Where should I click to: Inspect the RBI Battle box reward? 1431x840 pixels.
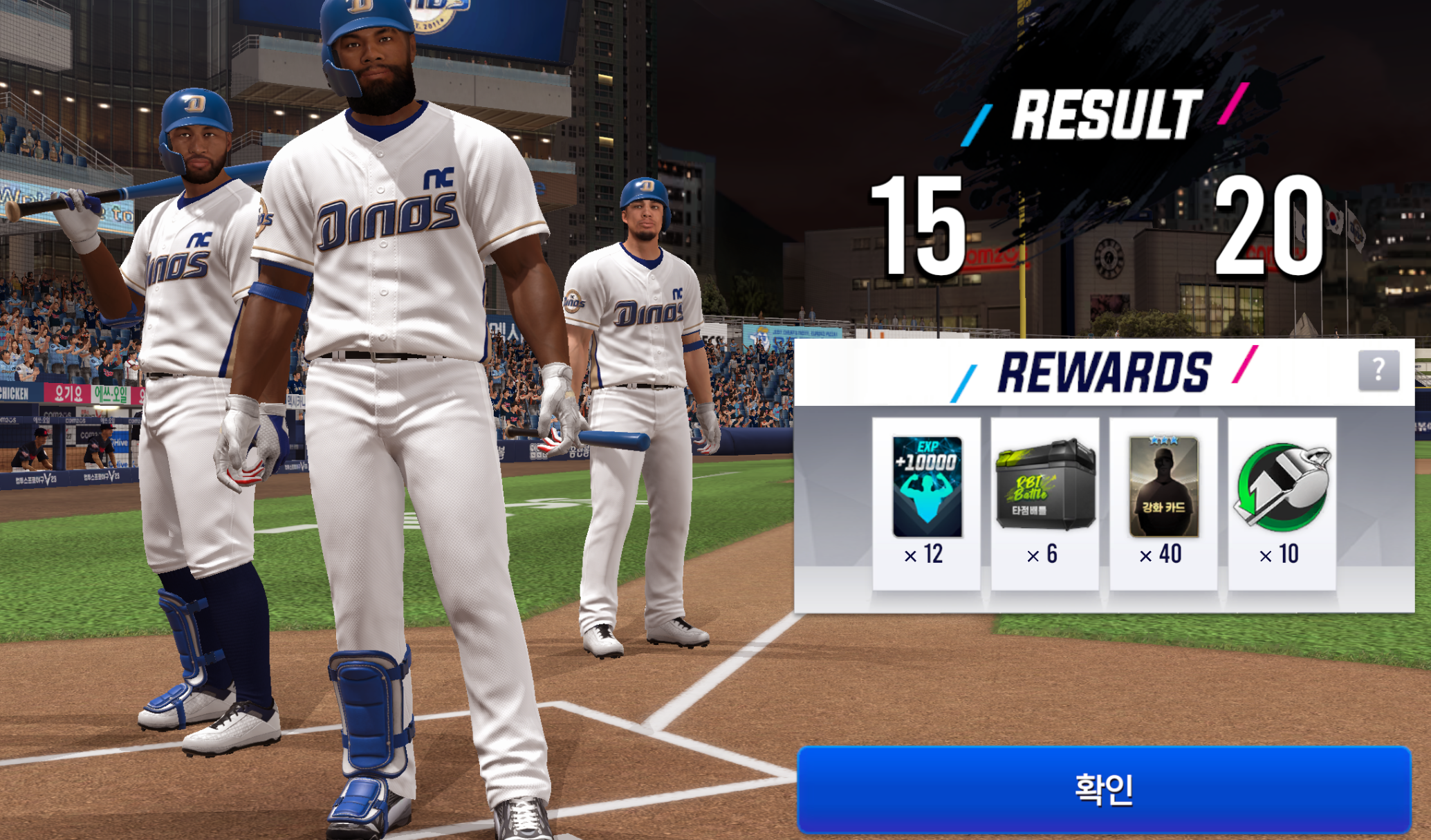coord(1045,485)
